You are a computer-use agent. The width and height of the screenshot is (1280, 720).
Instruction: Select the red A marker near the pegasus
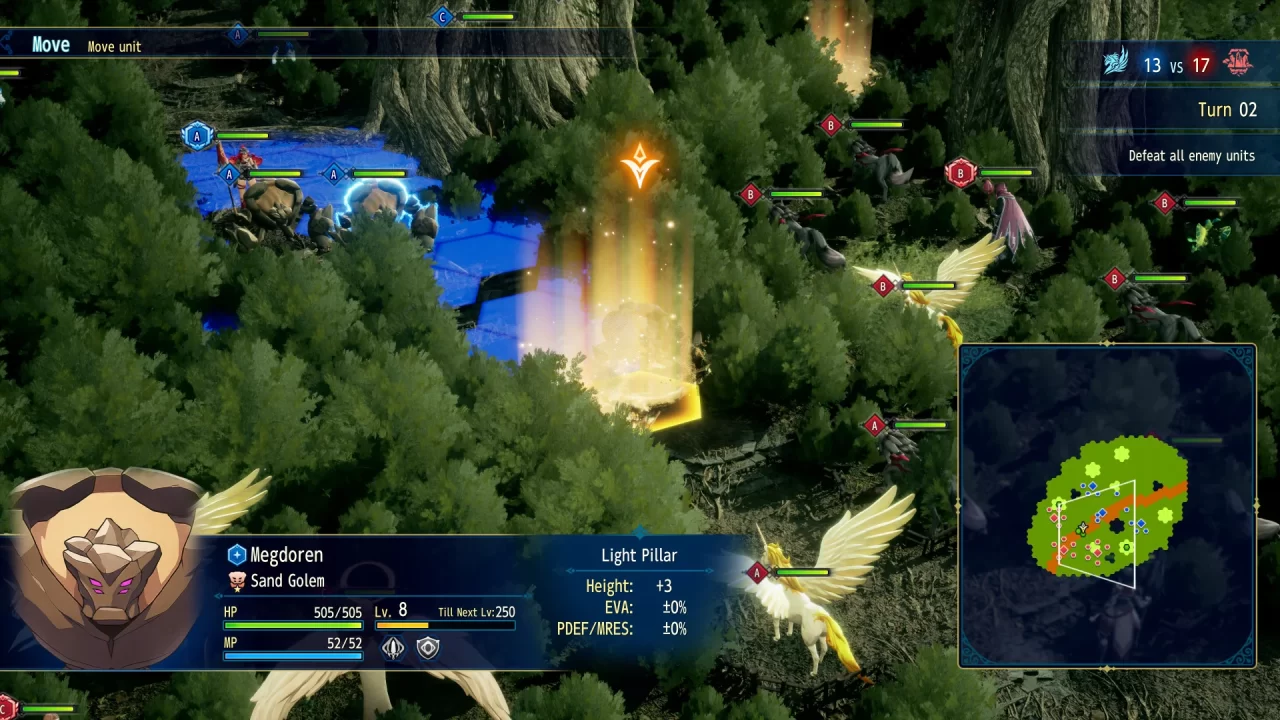tap(757, 573)
